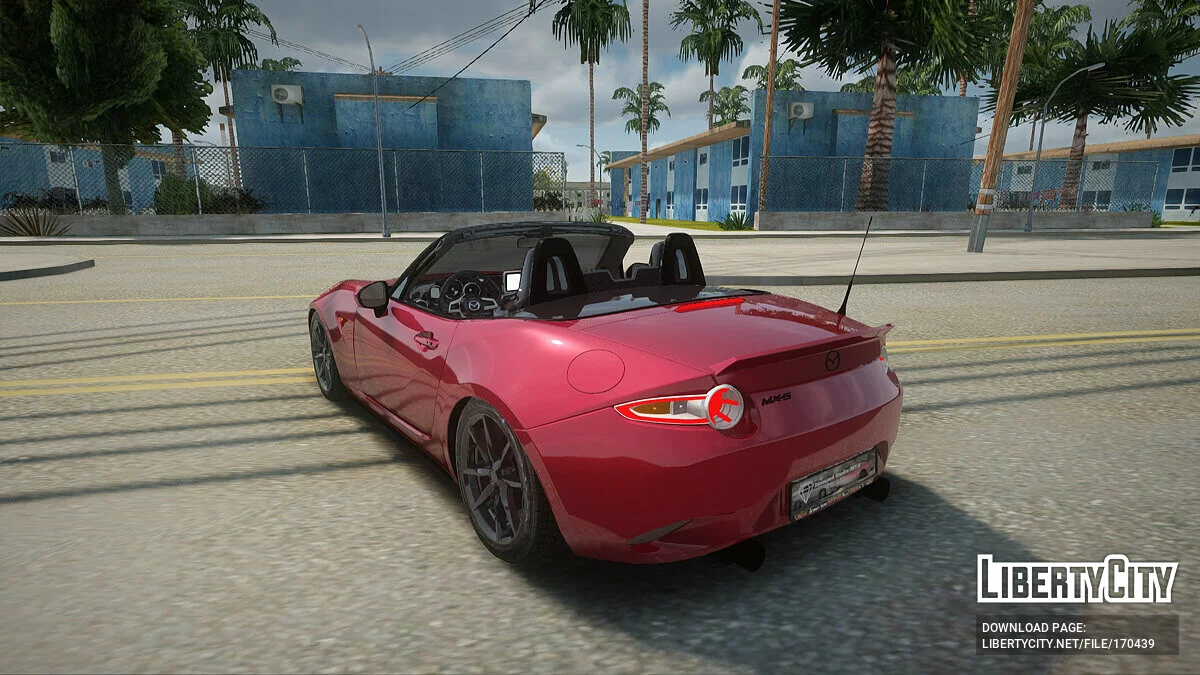
Task: Click the LibertyCity logo watermark
Action: pos(1077,579)
